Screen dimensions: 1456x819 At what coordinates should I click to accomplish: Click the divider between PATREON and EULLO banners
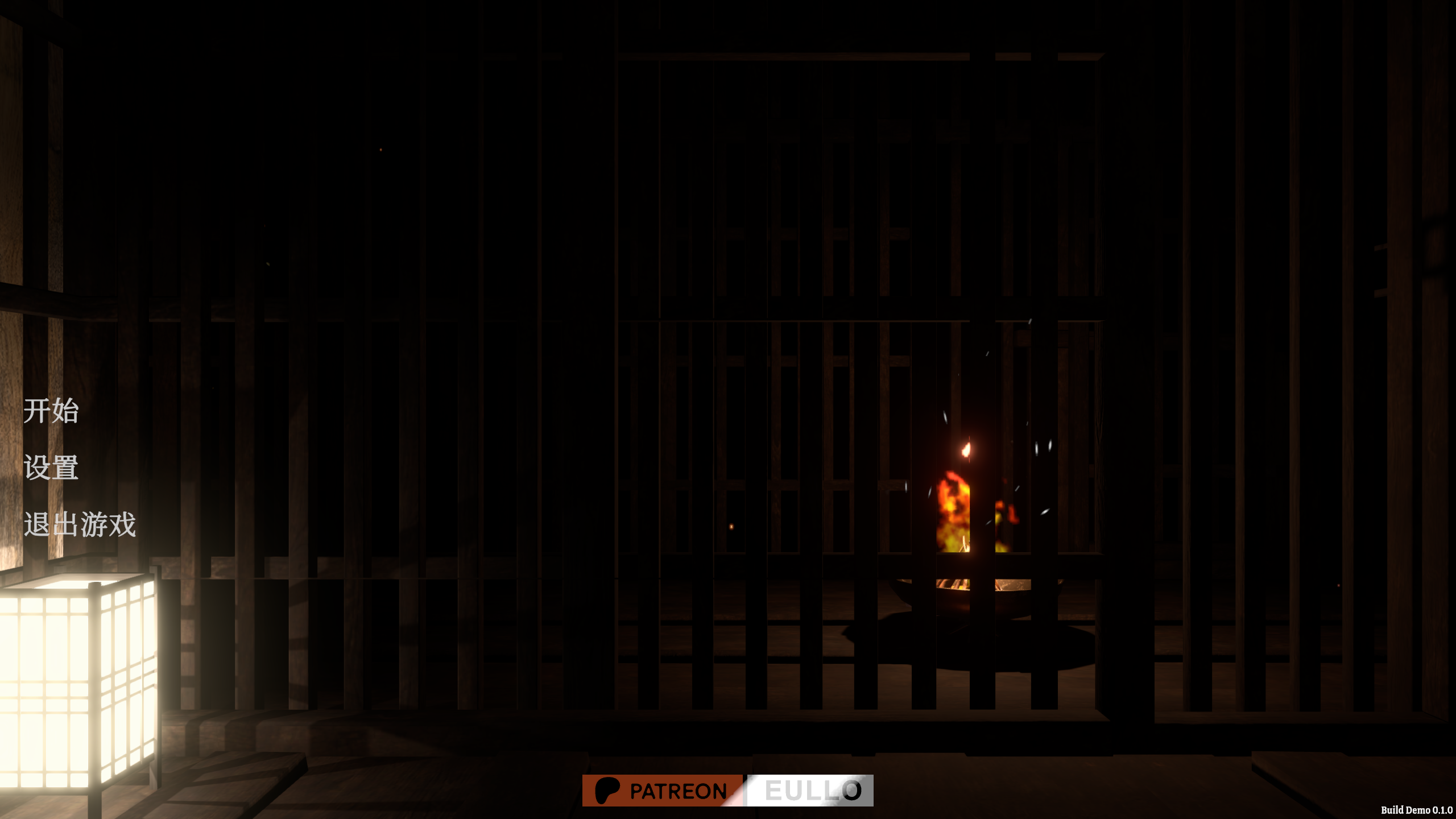(x=744, y=791)
